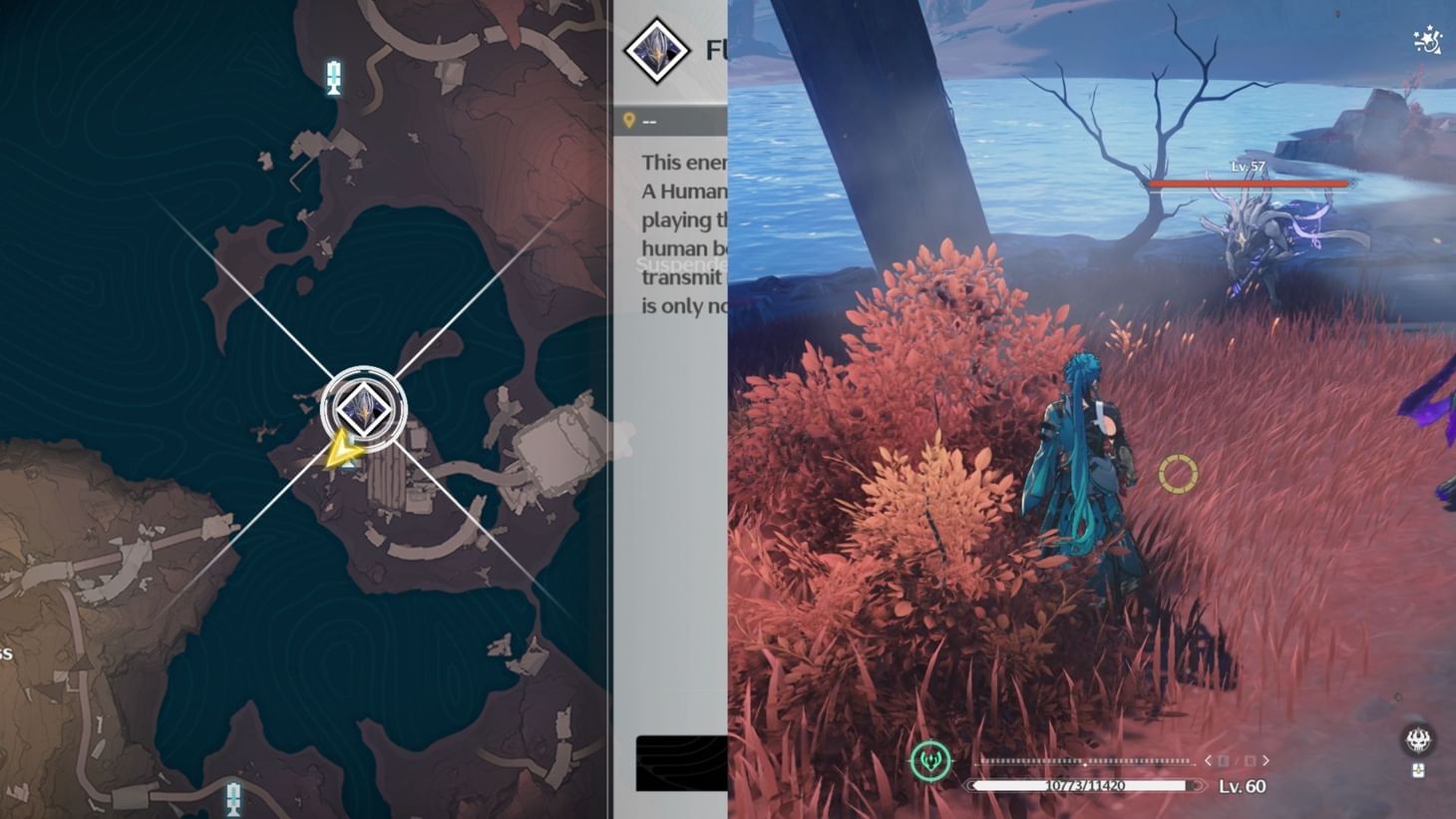
Task: Click the Suspended status text
Action: [681, 265]
